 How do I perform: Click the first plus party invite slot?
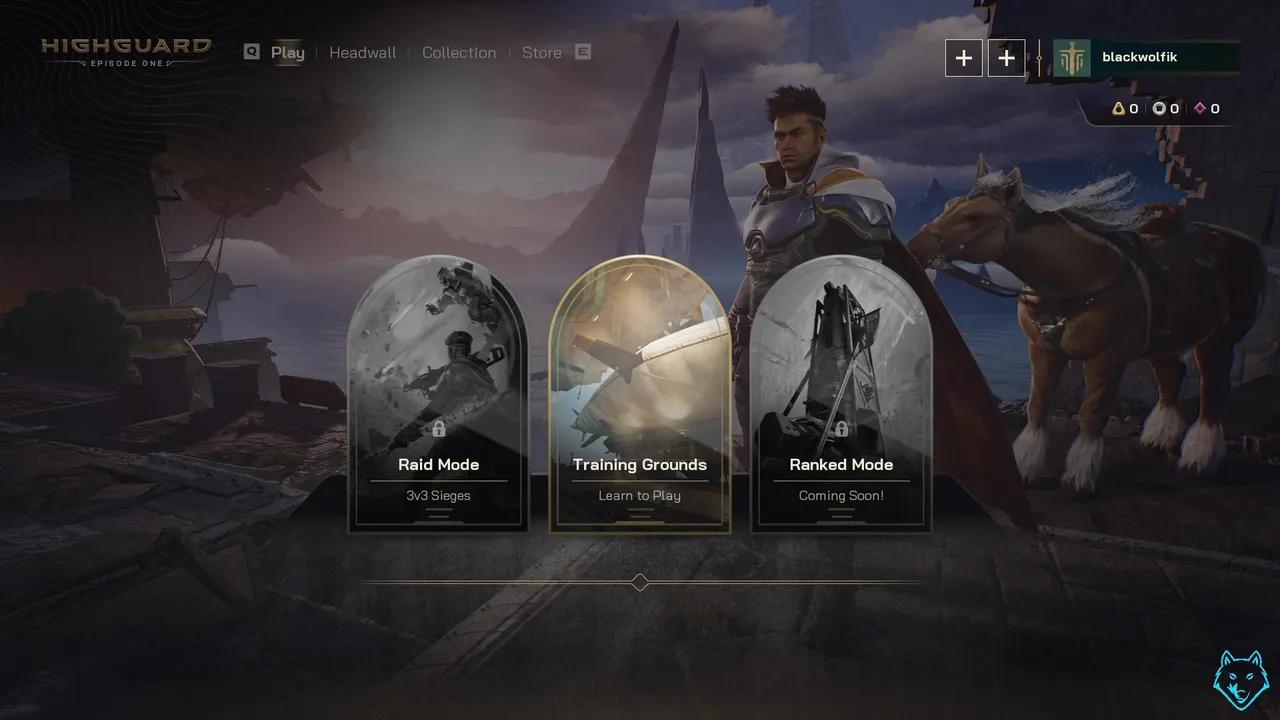coord(963,58)
